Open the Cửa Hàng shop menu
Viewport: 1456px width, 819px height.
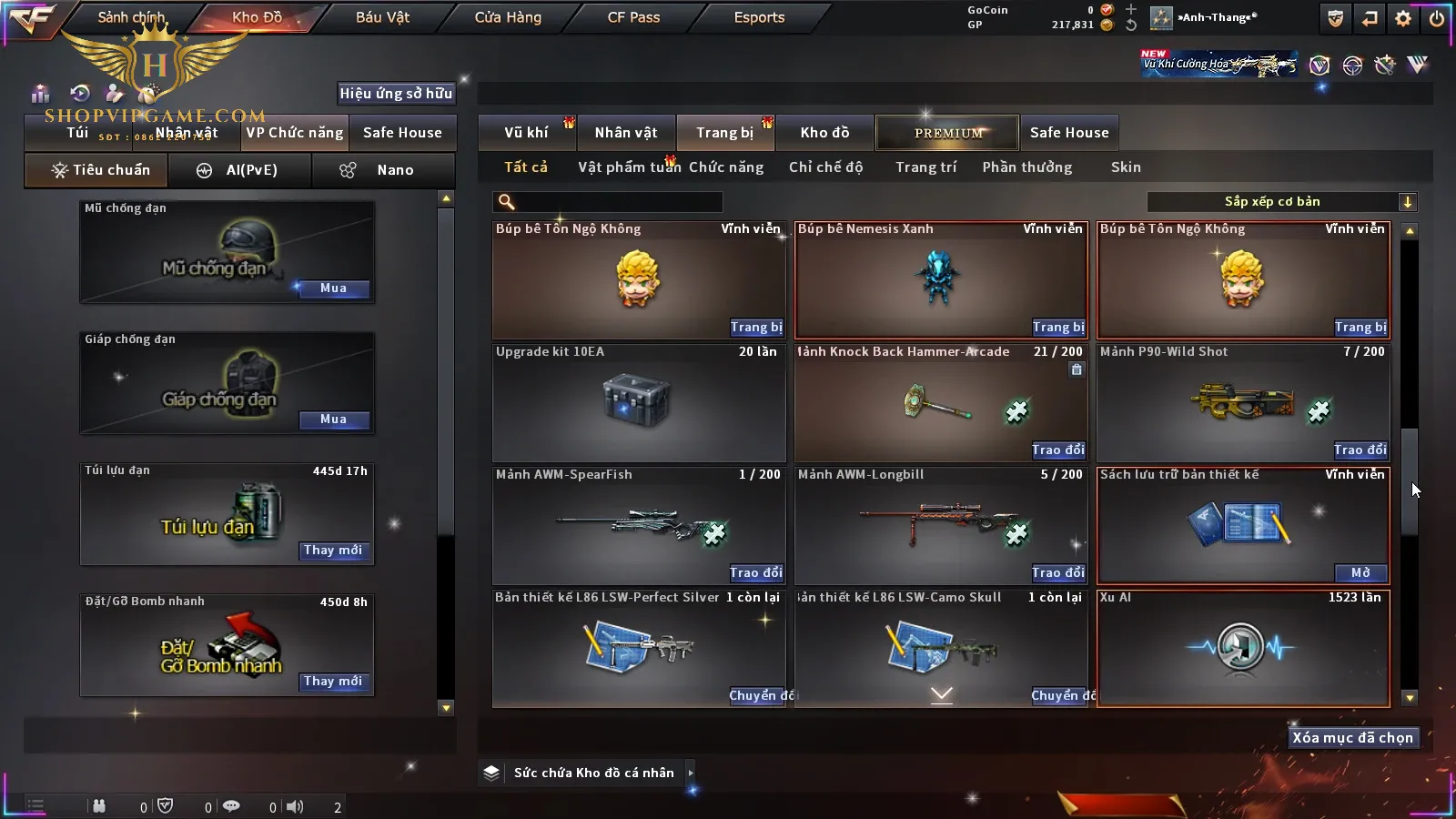(508, 17)
